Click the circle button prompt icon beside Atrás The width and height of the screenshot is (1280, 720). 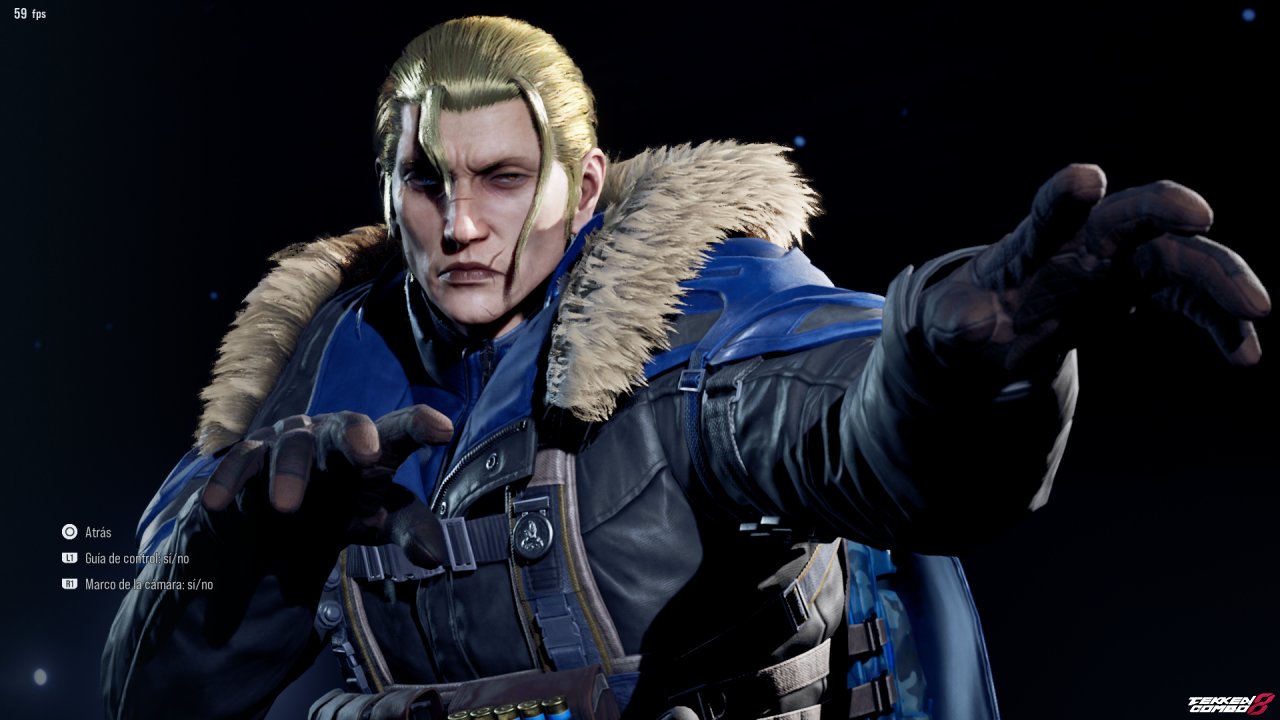(x=70, y=532)
